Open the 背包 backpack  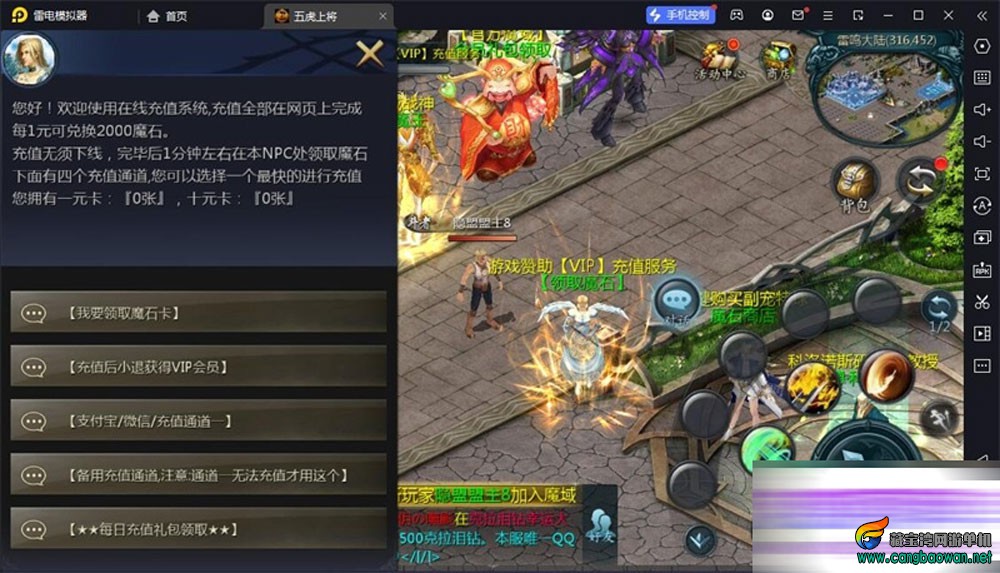pos(853,184)
